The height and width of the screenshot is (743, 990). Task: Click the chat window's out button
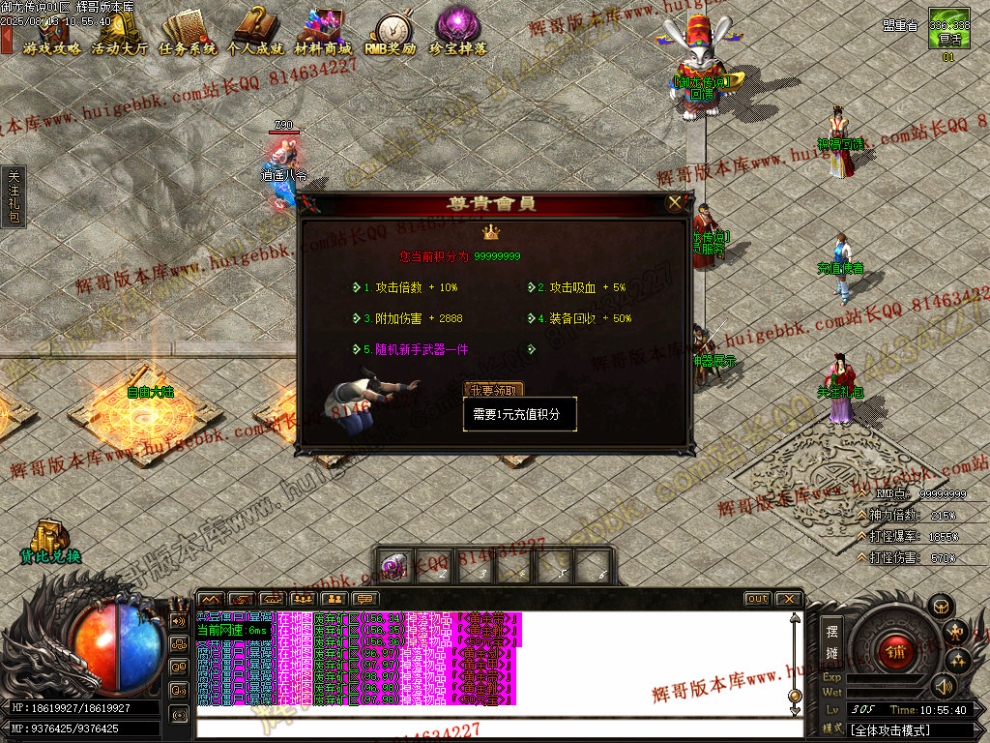[x=757, y=599]
